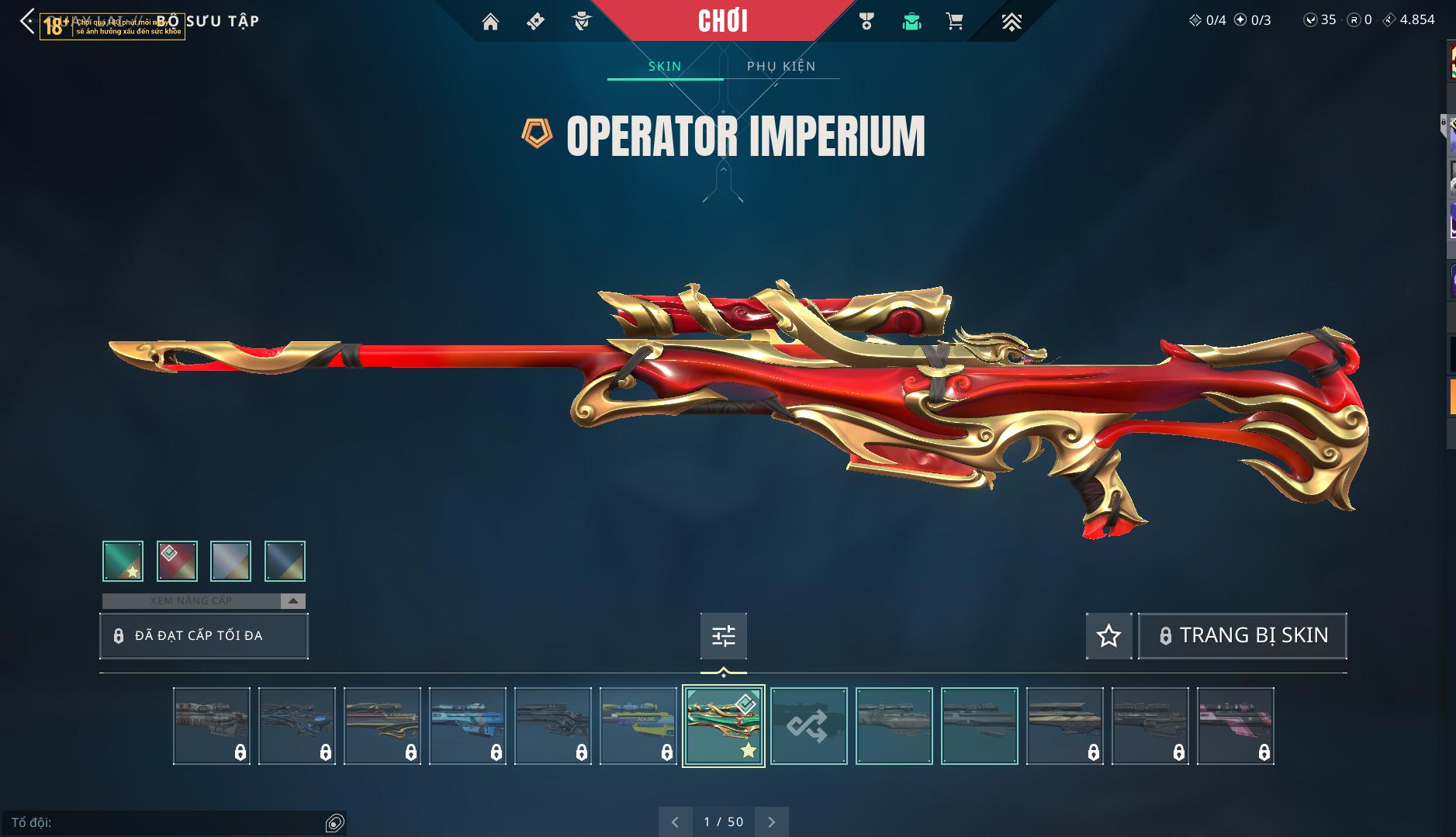The height and width of the screenshot is (837, 1456).
Task: Mark skin as favorite with star button
Action: point(1108,636)
